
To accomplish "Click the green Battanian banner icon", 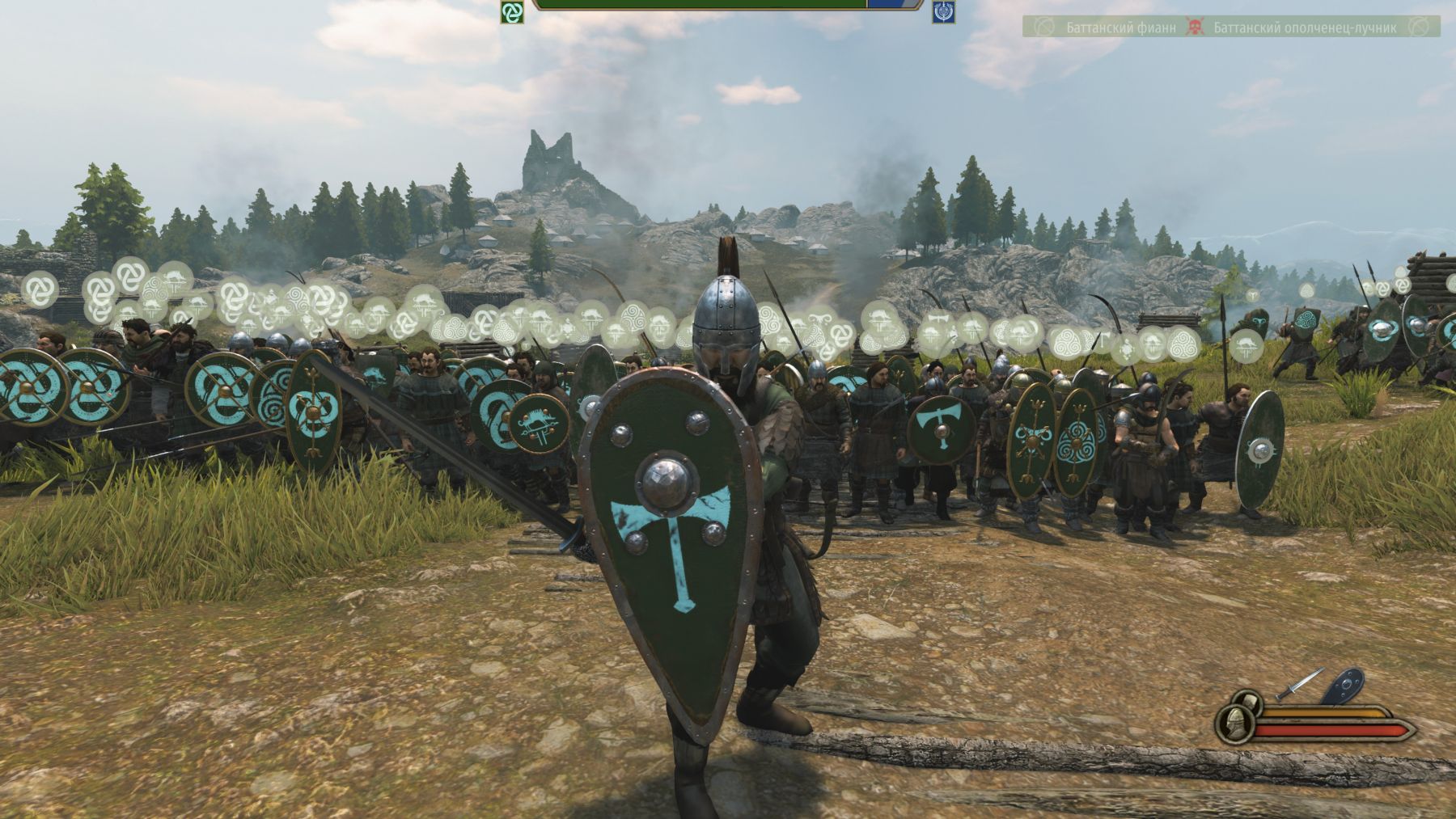I will pyautogui.click(x=511, y=11).
